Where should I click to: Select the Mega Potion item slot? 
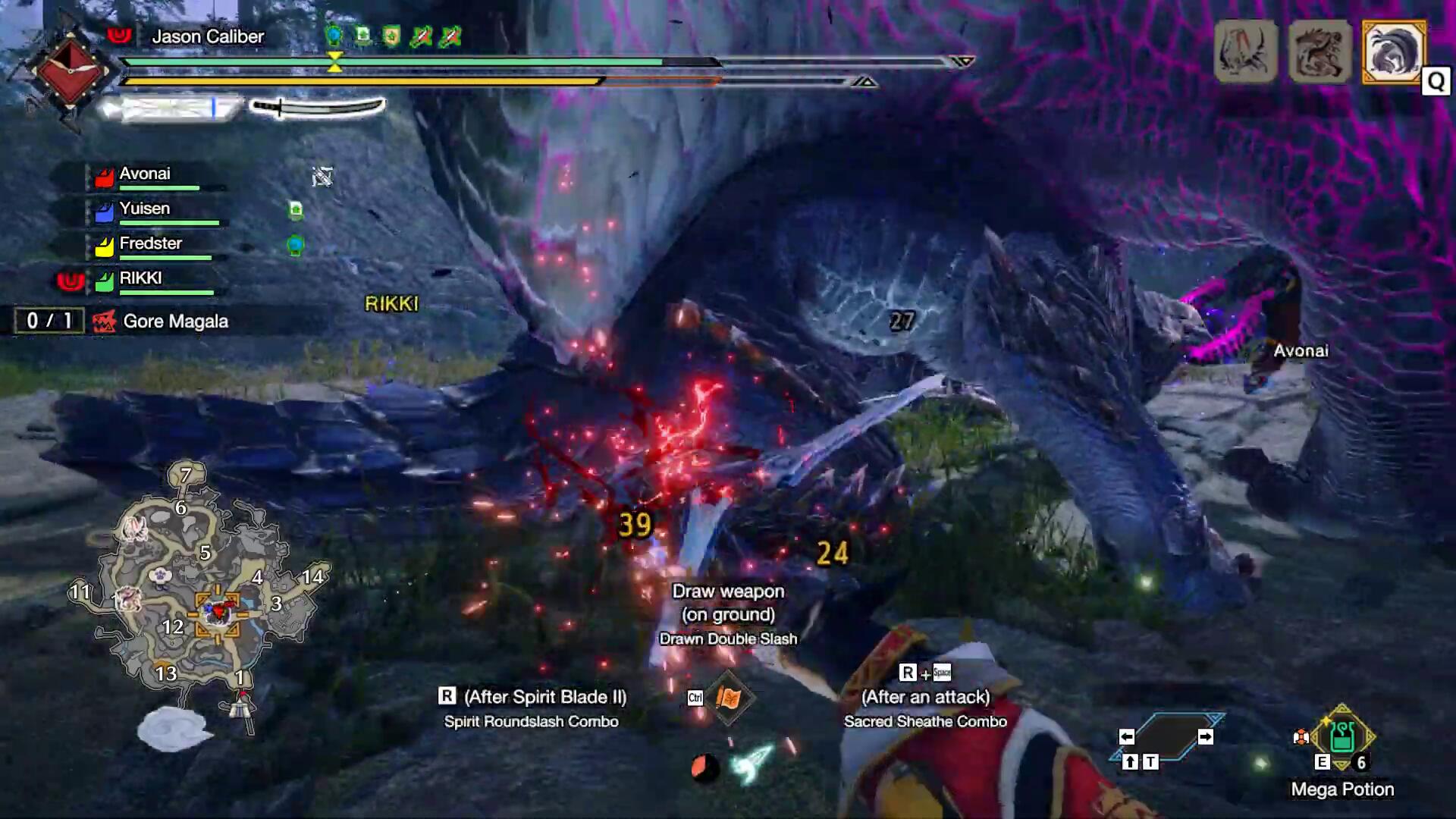click(1341, 738)
